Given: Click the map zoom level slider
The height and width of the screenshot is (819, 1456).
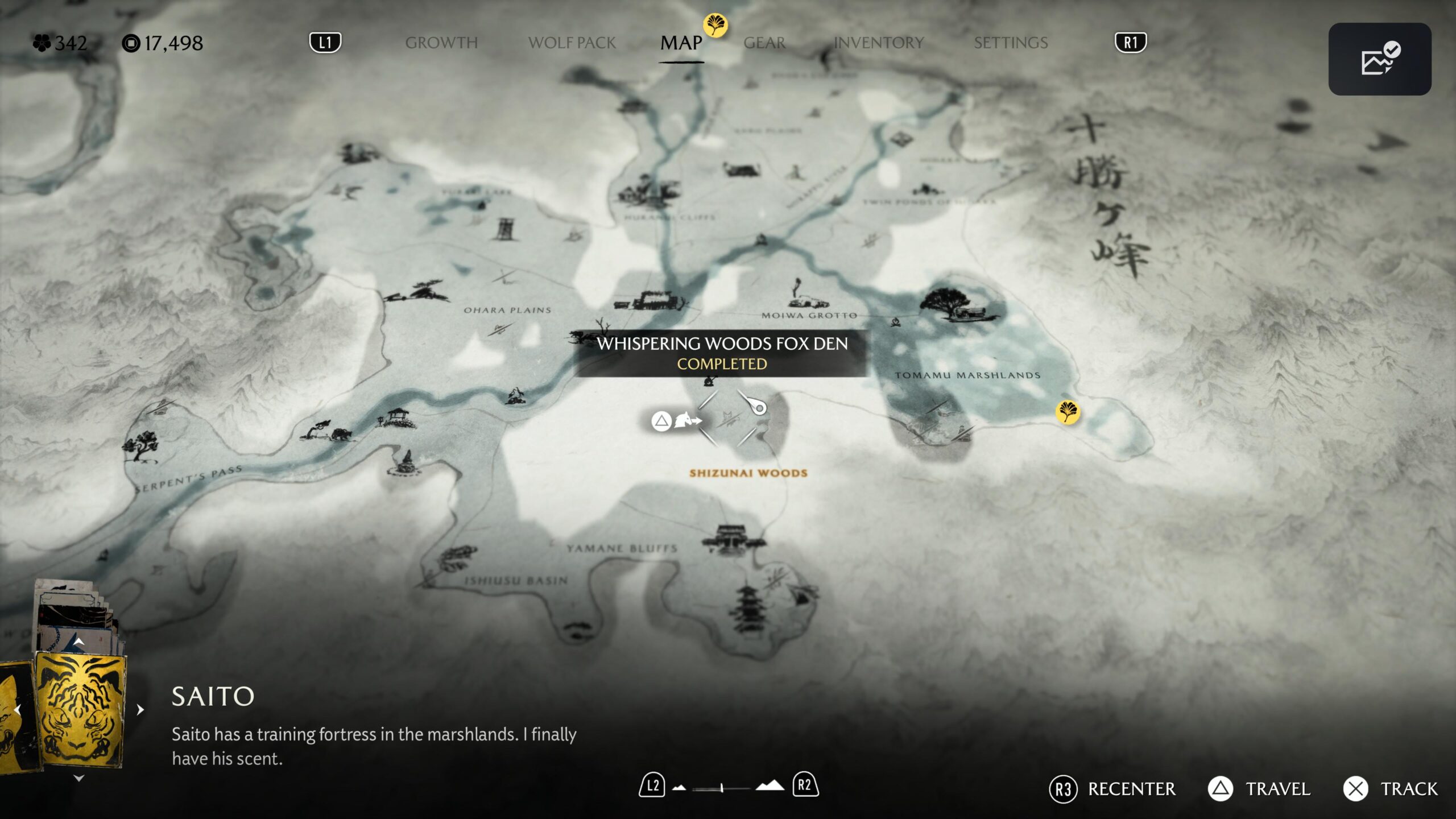Looking at the screenshot, I should [722, 788].
